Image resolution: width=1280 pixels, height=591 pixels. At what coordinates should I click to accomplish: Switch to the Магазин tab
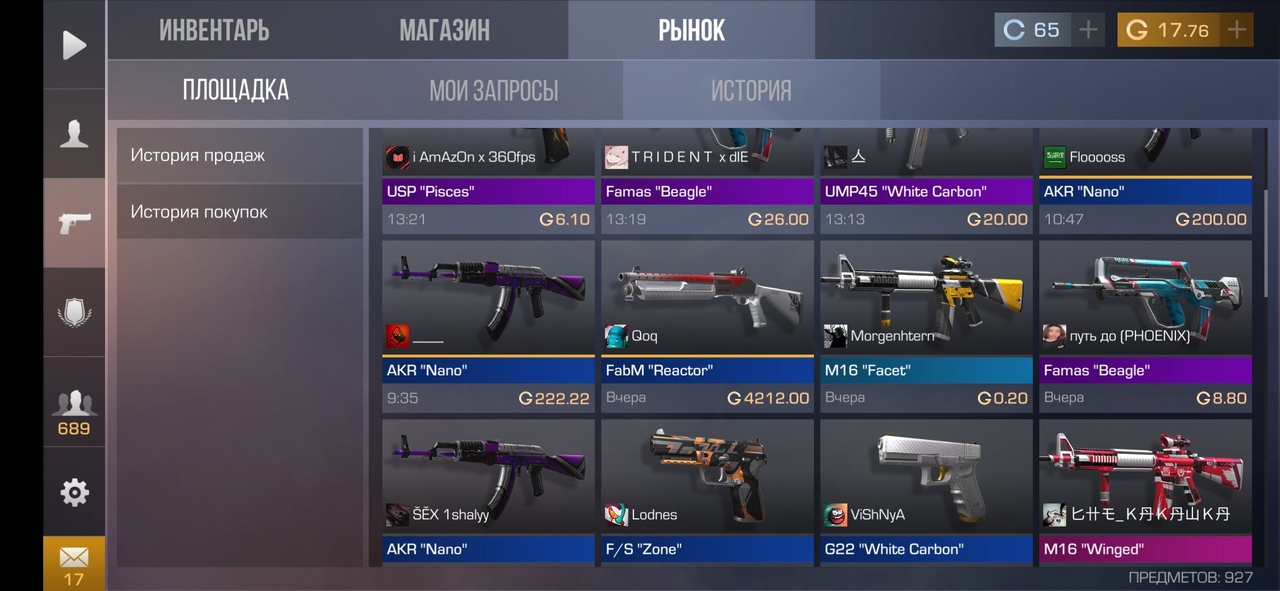tap(444, 30)
